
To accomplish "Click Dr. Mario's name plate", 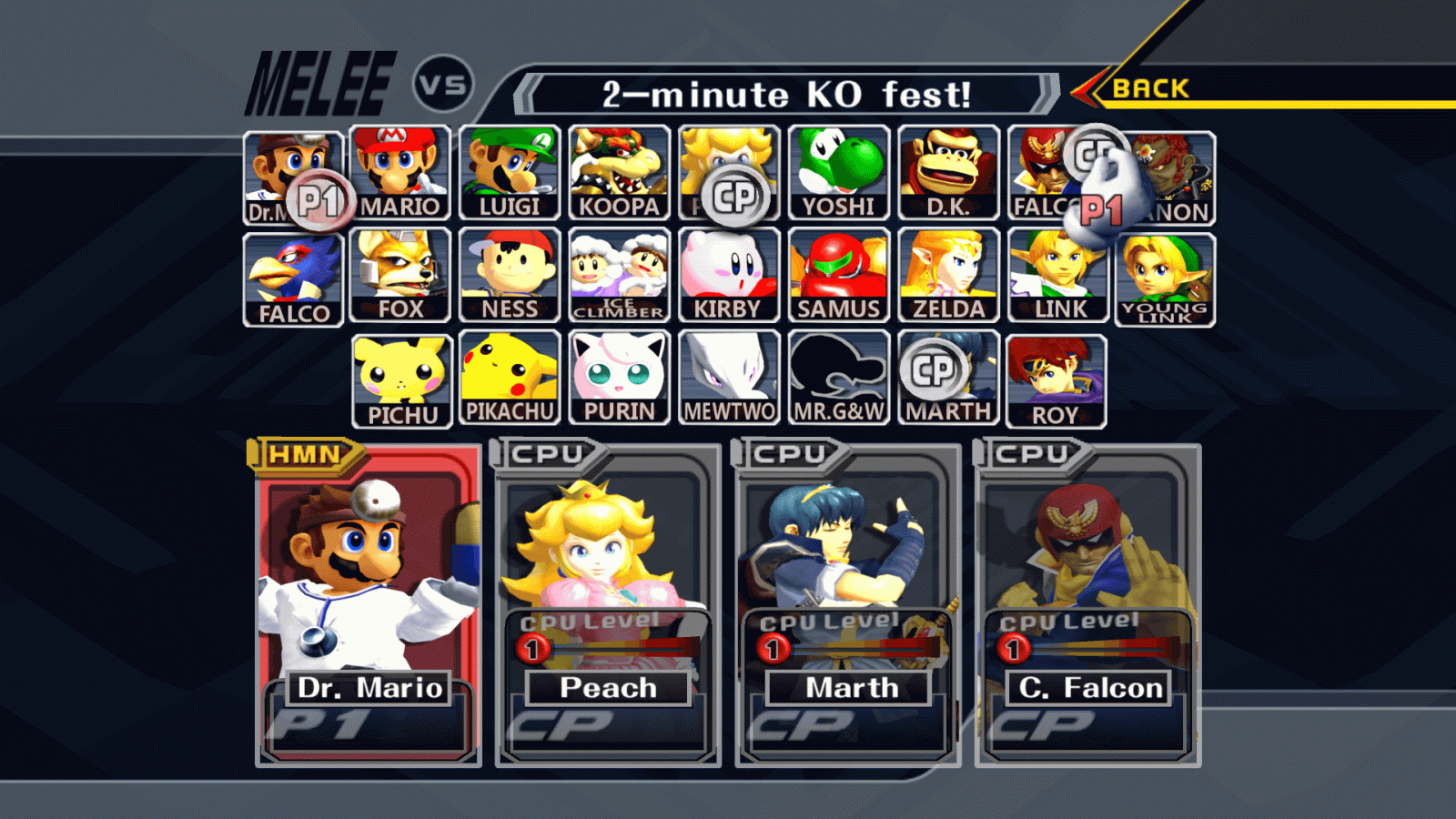I will (369, 689).
